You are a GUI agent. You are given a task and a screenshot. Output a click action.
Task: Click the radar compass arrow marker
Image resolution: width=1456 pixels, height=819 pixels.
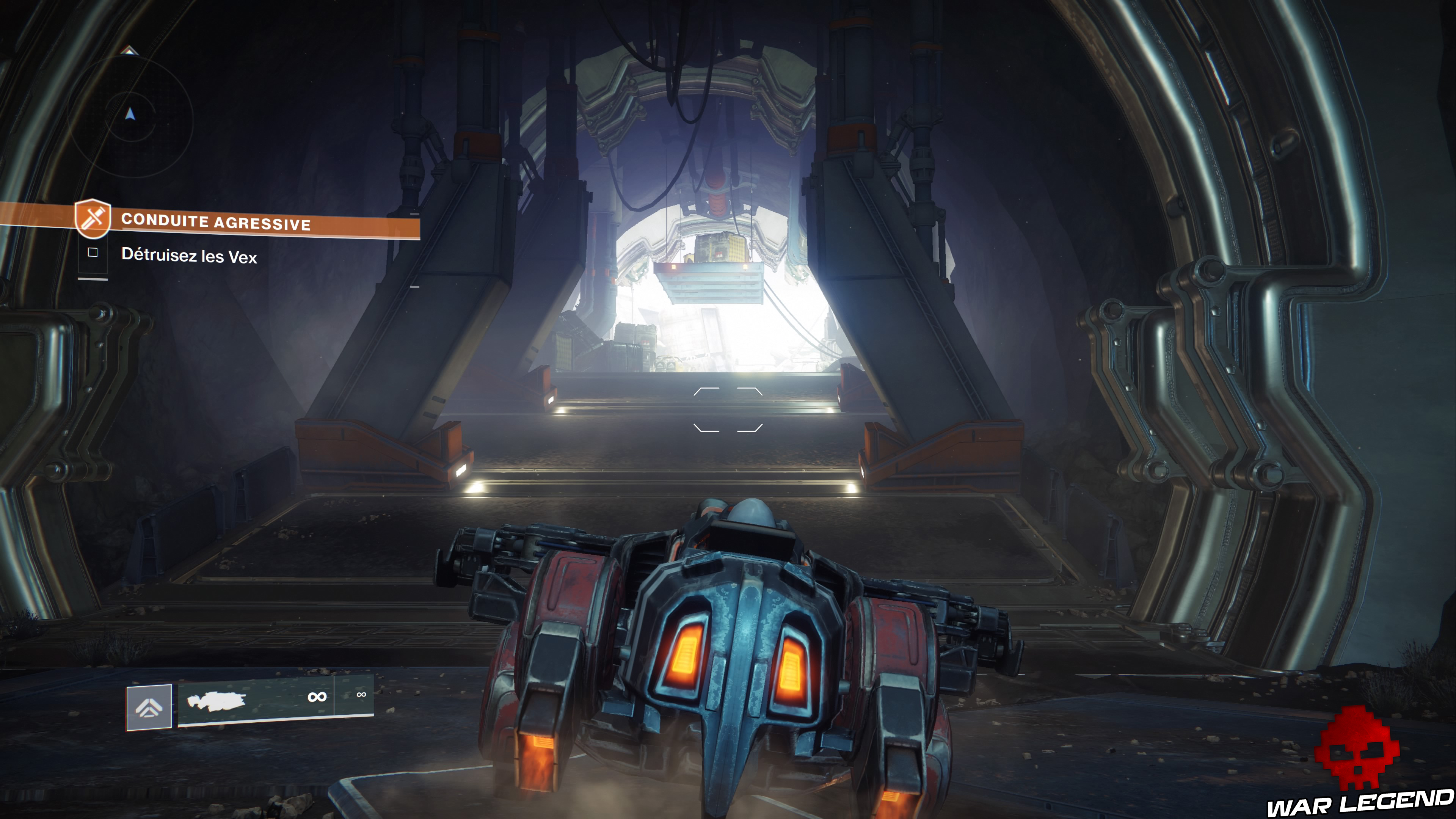pyautogui.click(x=129, y=113)
